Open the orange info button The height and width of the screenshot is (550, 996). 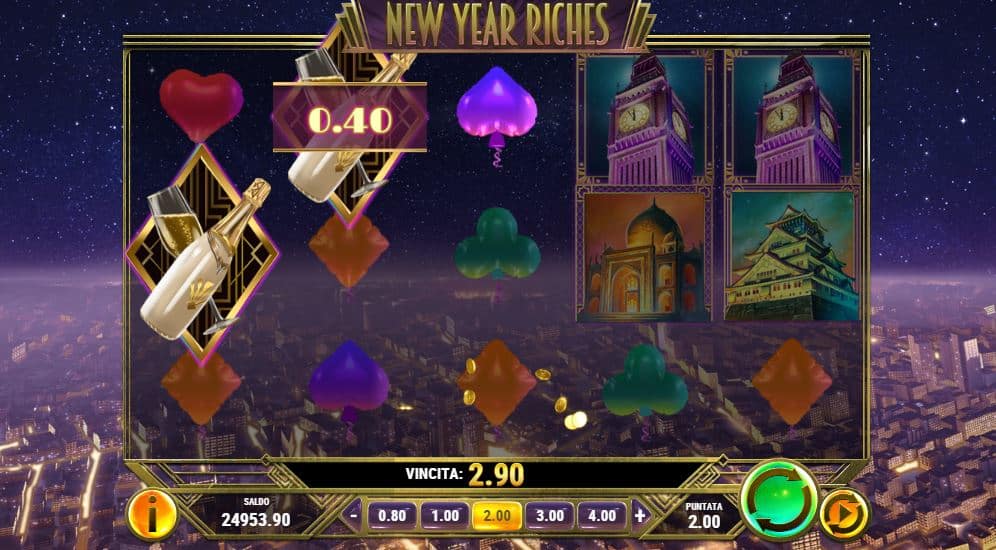153,513
